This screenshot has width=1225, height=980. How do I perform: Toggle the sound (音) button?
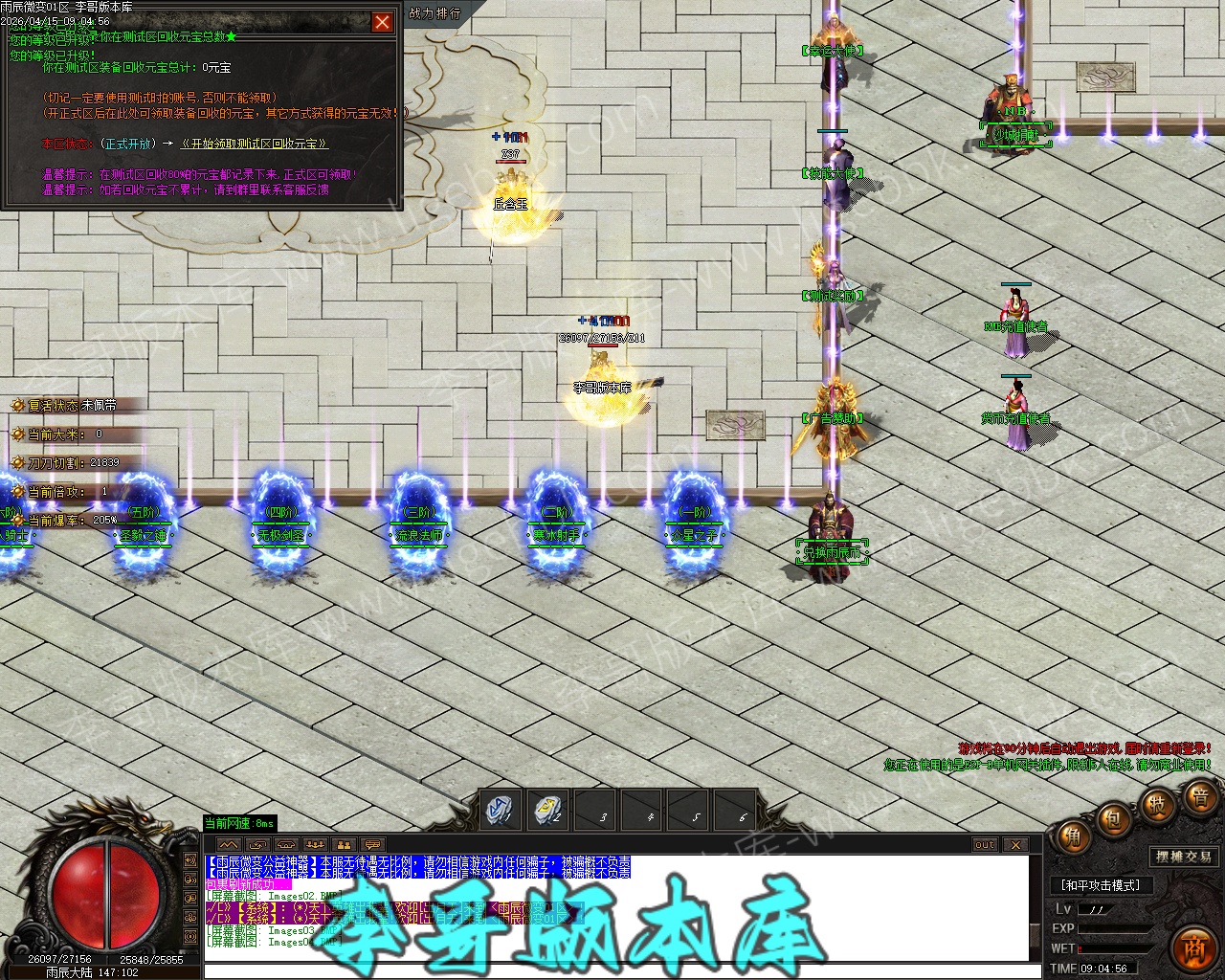coord(1199,796)
